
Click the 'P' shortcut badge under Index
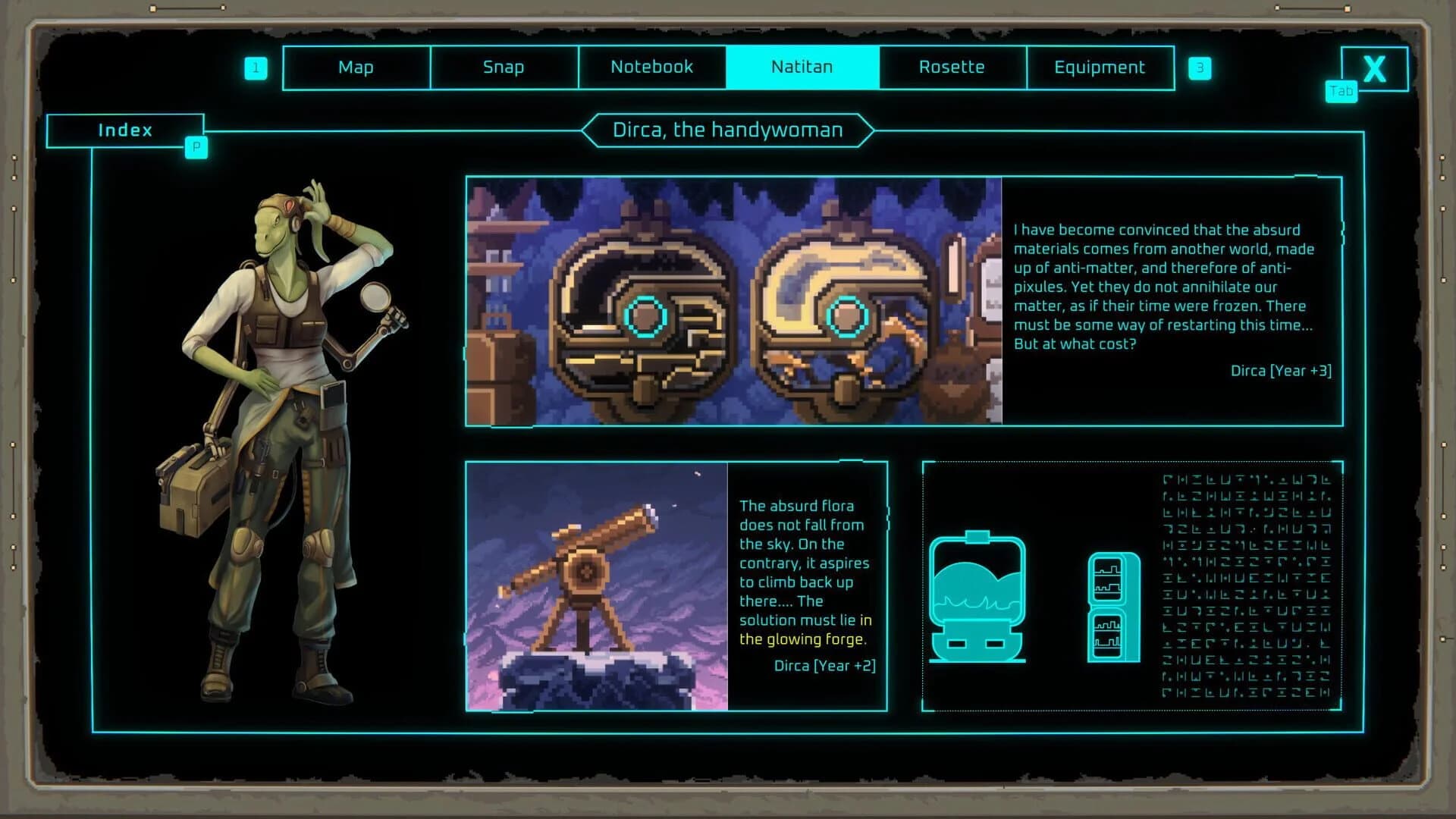pyautogui.click(x=196, y=148)
